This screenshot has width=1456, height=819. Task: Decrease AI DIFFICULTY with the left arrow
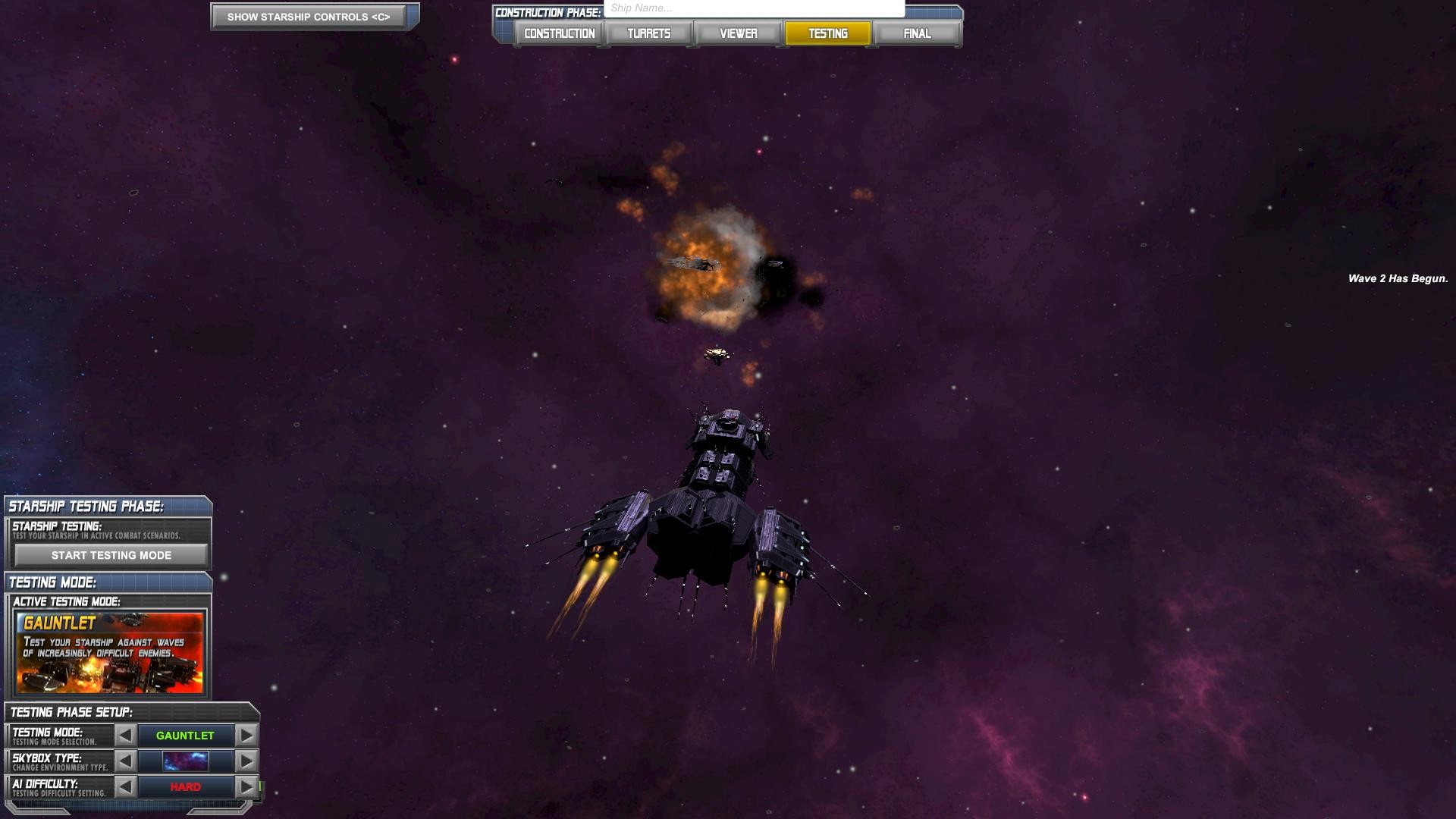pos(125,786)
